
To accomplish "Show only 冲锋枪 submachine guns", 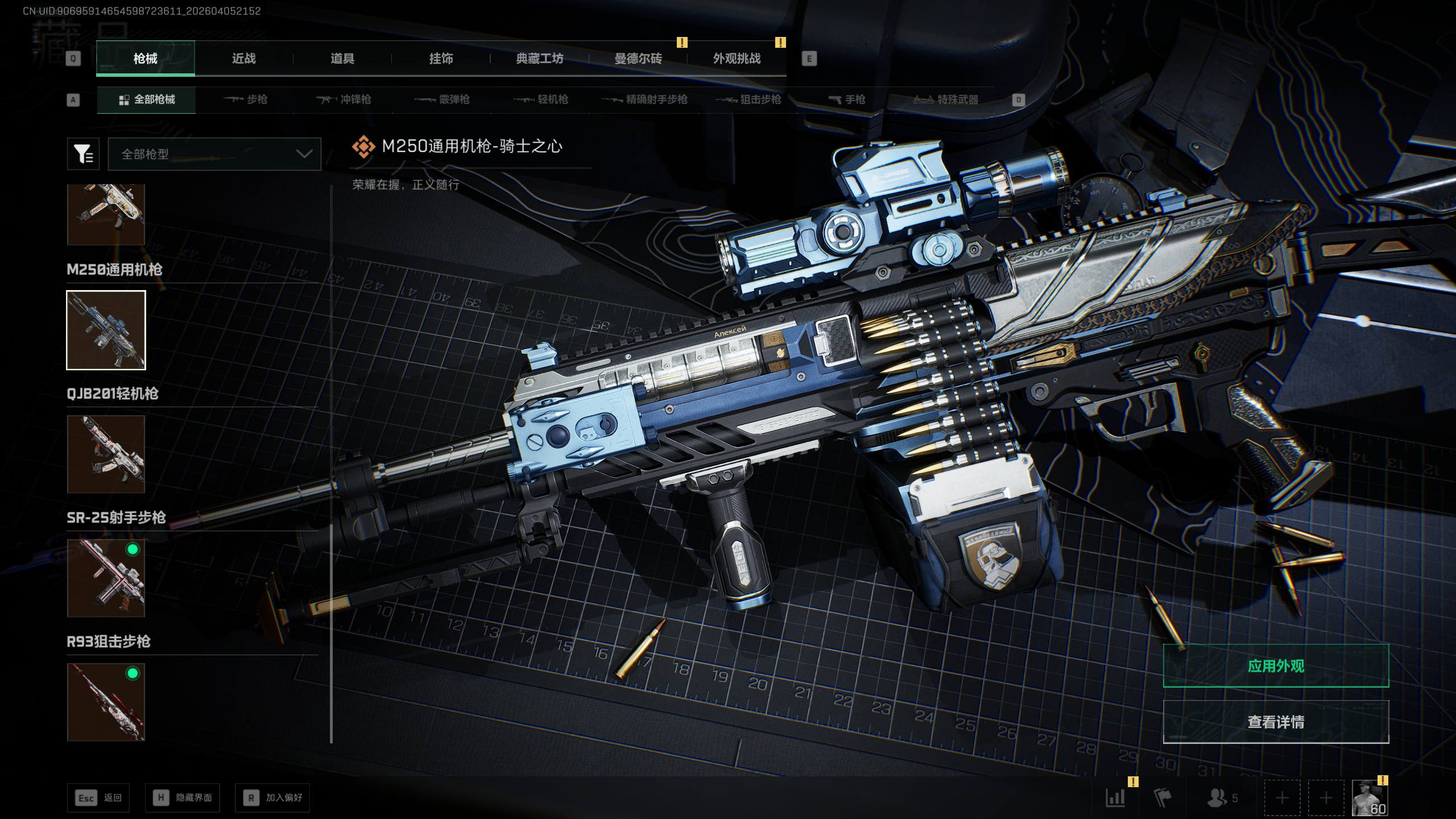I will point(344,100).
